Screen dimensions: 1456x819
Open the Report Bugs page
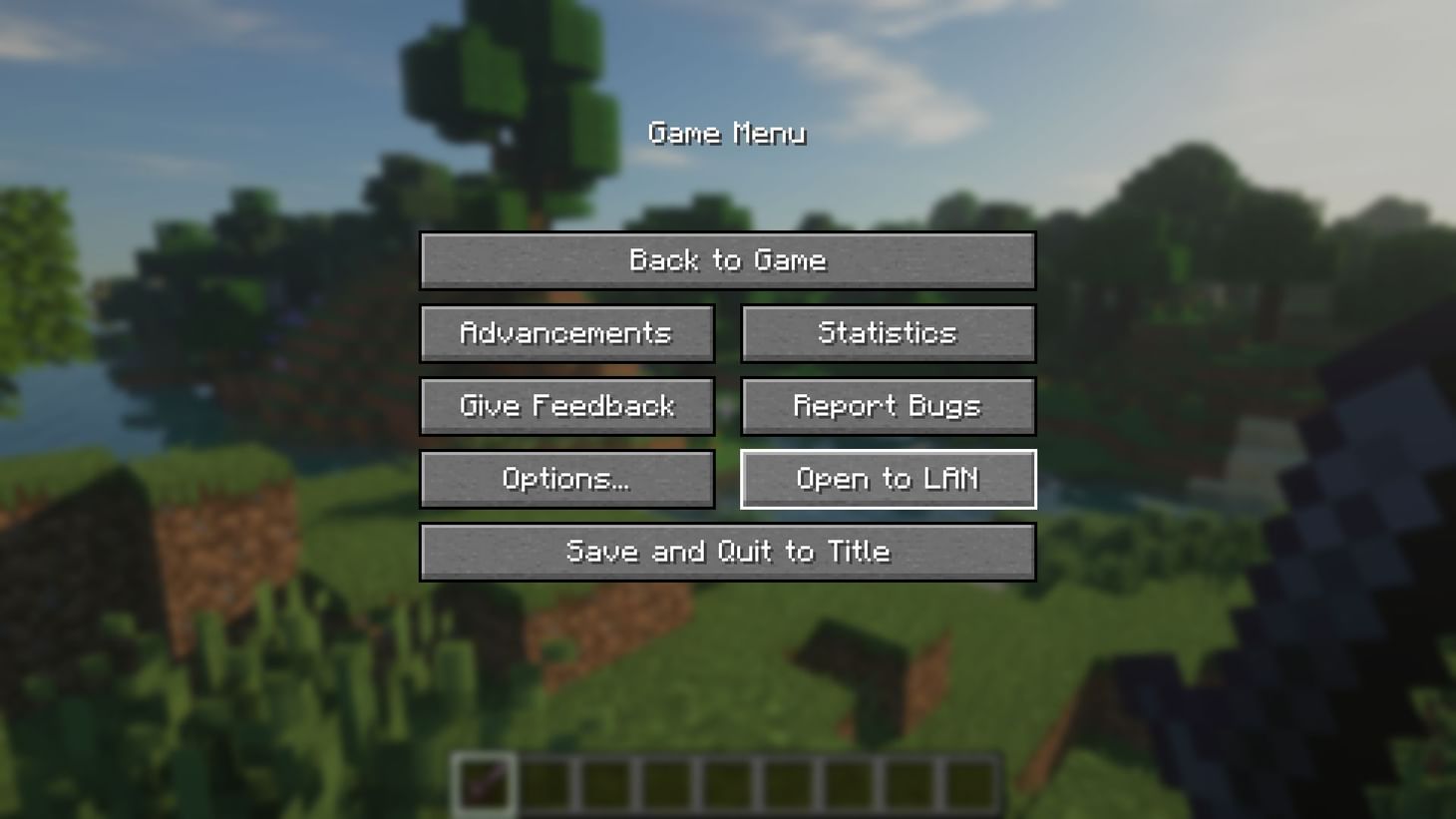(888, 406)
